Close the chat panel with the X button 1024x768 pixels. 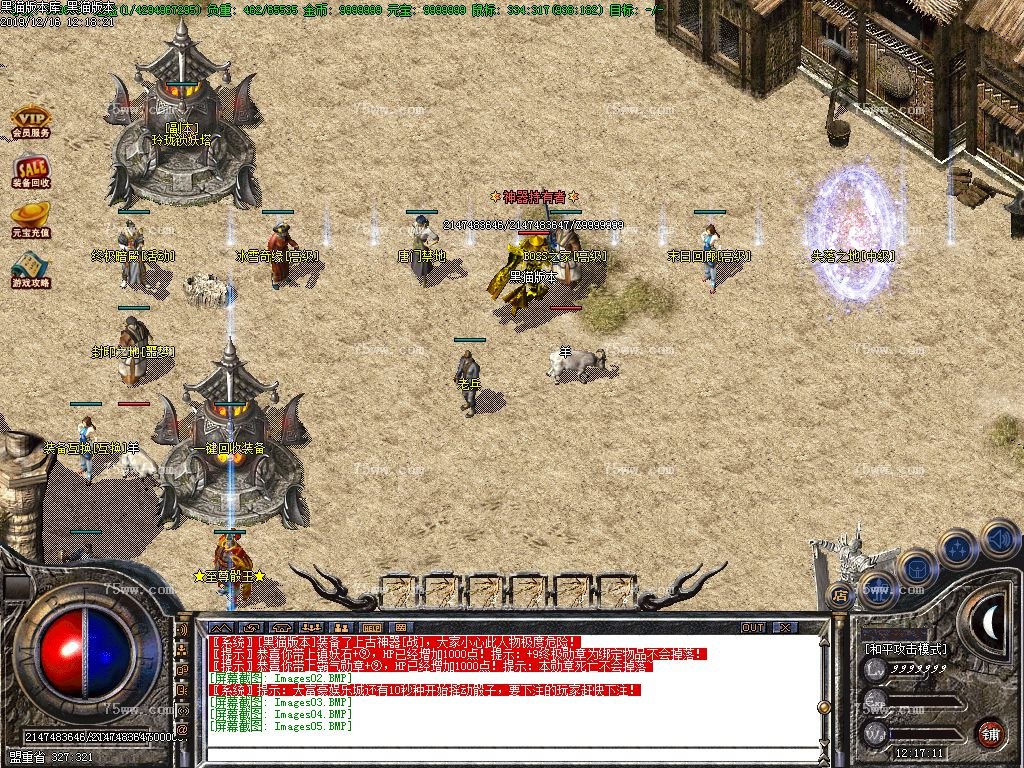(785, 627)
